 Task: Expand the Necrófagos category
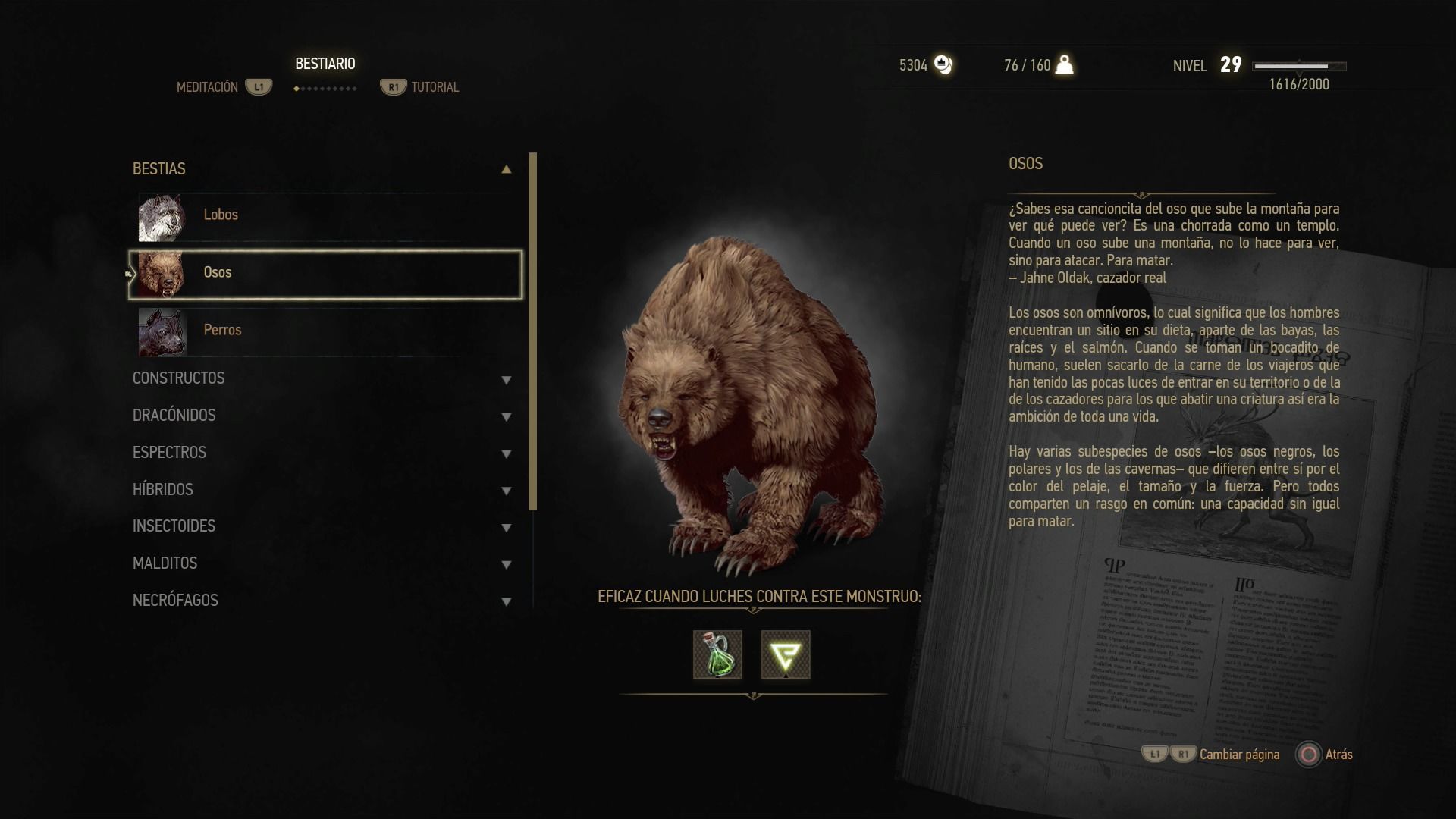506,601
